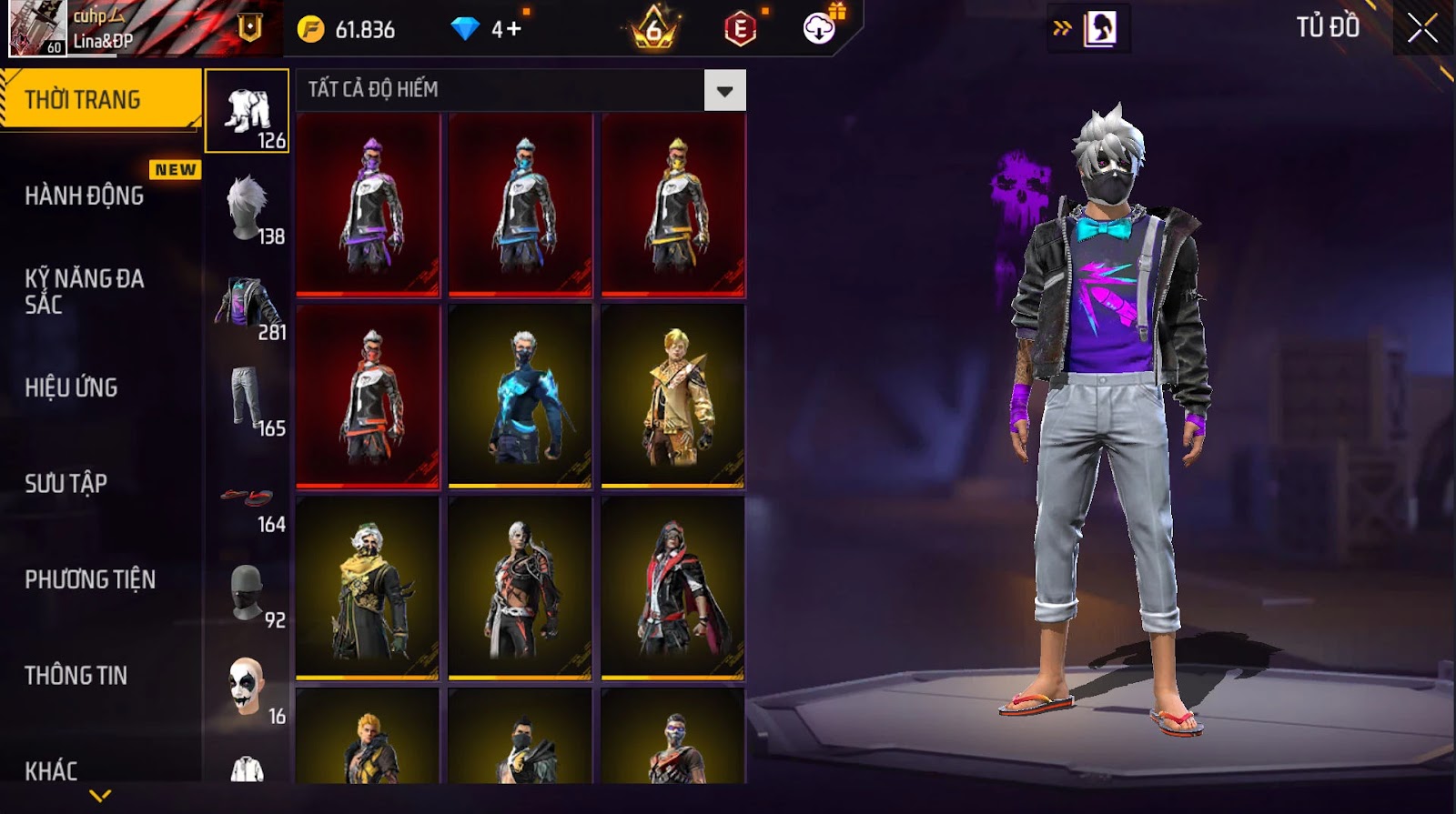The image size is (1456, 814).
Task: Expand the Tất Cả Độ Hiếm rarity dropdown
Action: coord(724,90)
